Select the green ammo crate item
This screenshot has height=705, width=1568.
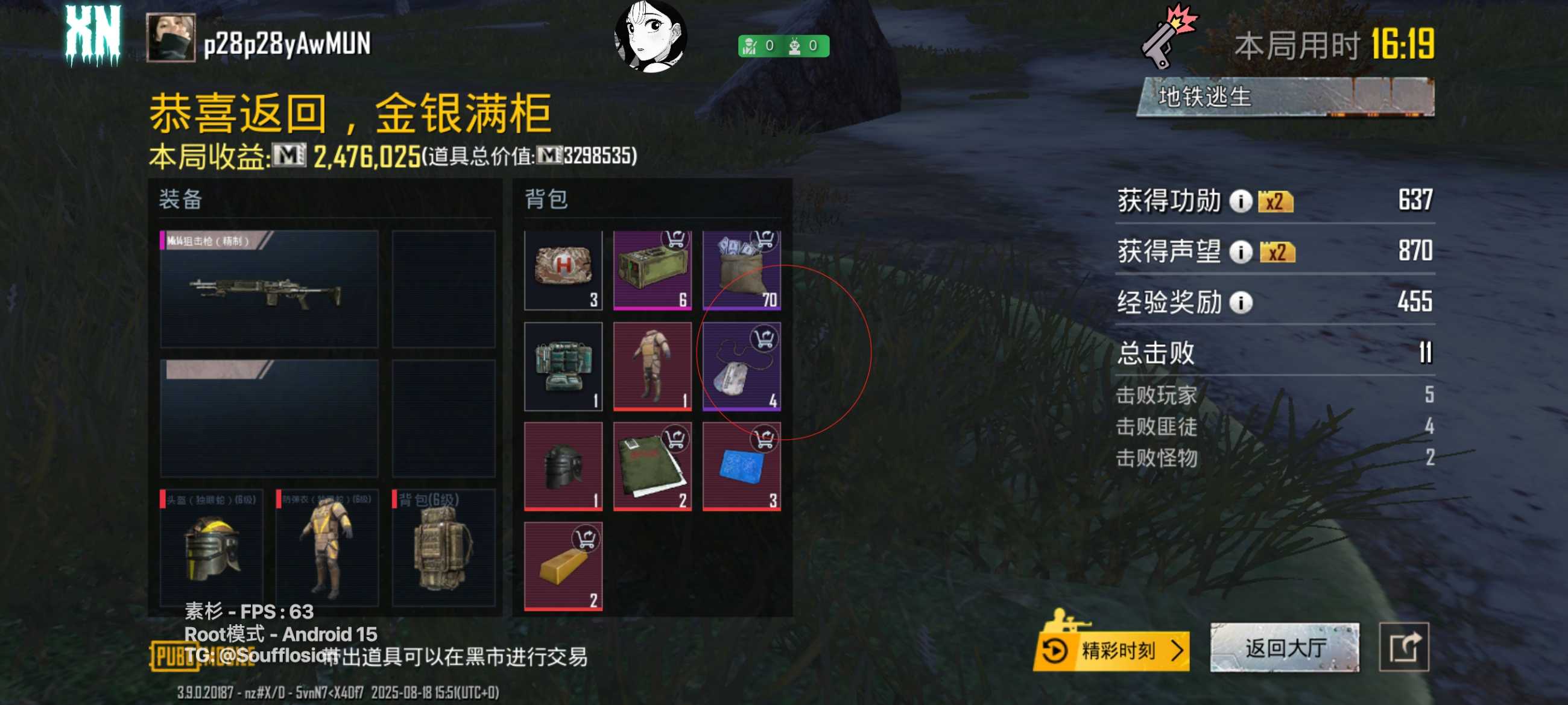(x=652, y=270)
